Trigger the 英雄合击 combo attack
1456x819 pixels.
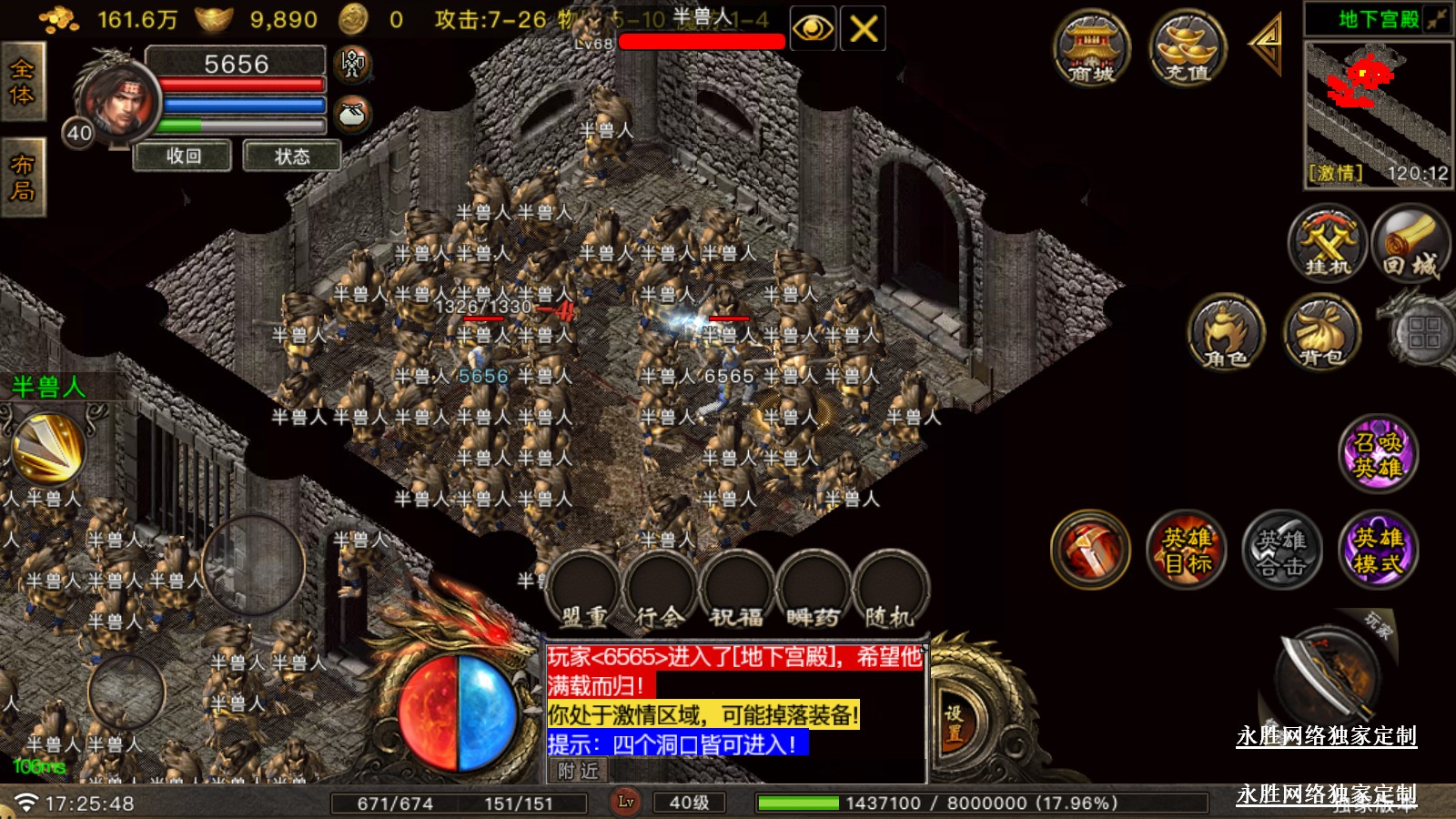pyautogui.click(x=1282, y=550)
